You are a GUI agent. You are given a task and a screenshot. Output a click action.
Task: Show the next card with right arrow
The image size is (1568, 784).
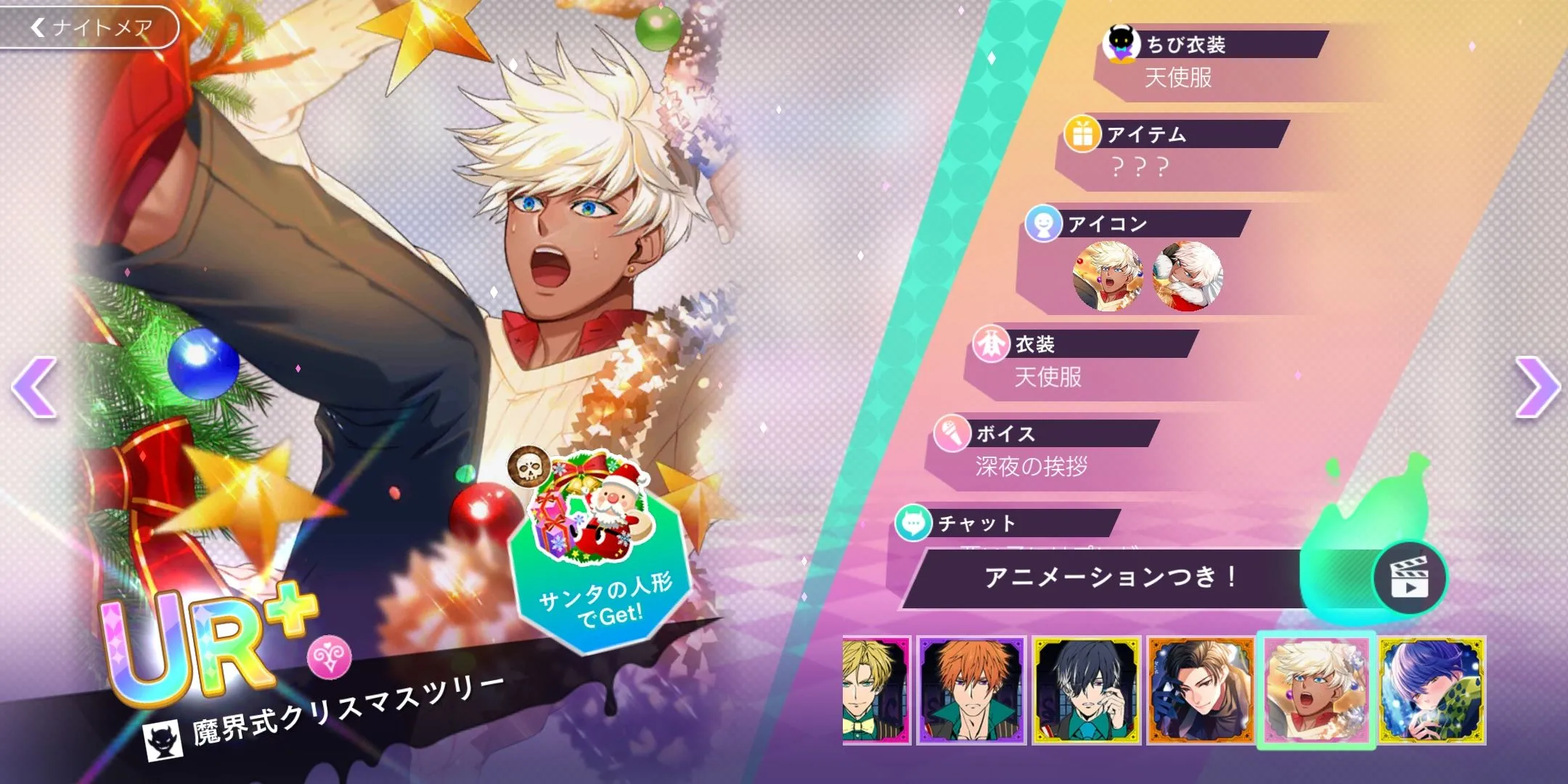pos(1536,387)
